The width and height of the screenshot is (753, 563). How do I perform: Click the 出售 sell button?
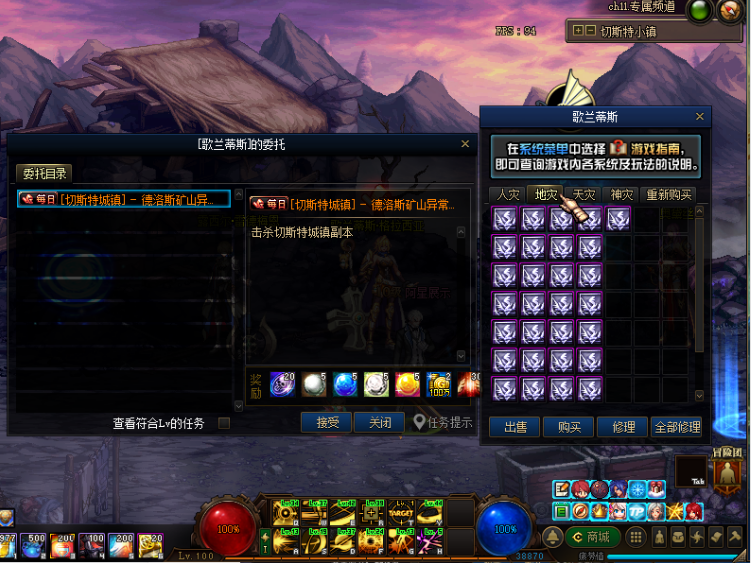click(515, 427)
